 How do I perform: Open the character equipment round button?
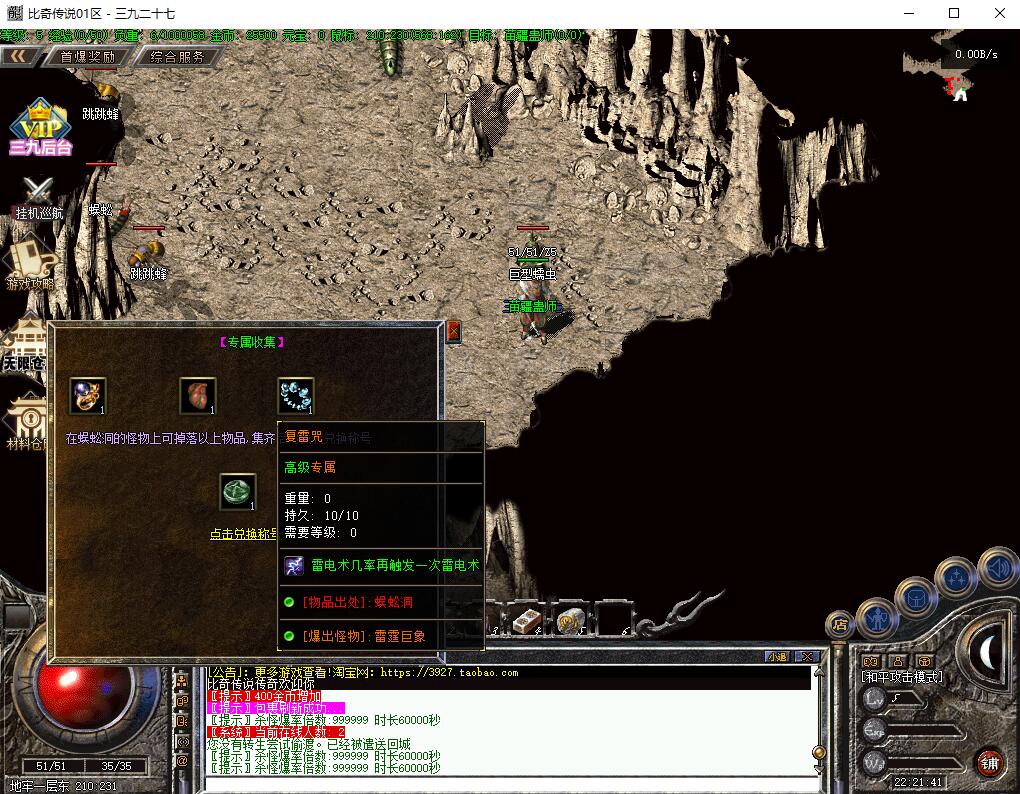coord(876,617)
